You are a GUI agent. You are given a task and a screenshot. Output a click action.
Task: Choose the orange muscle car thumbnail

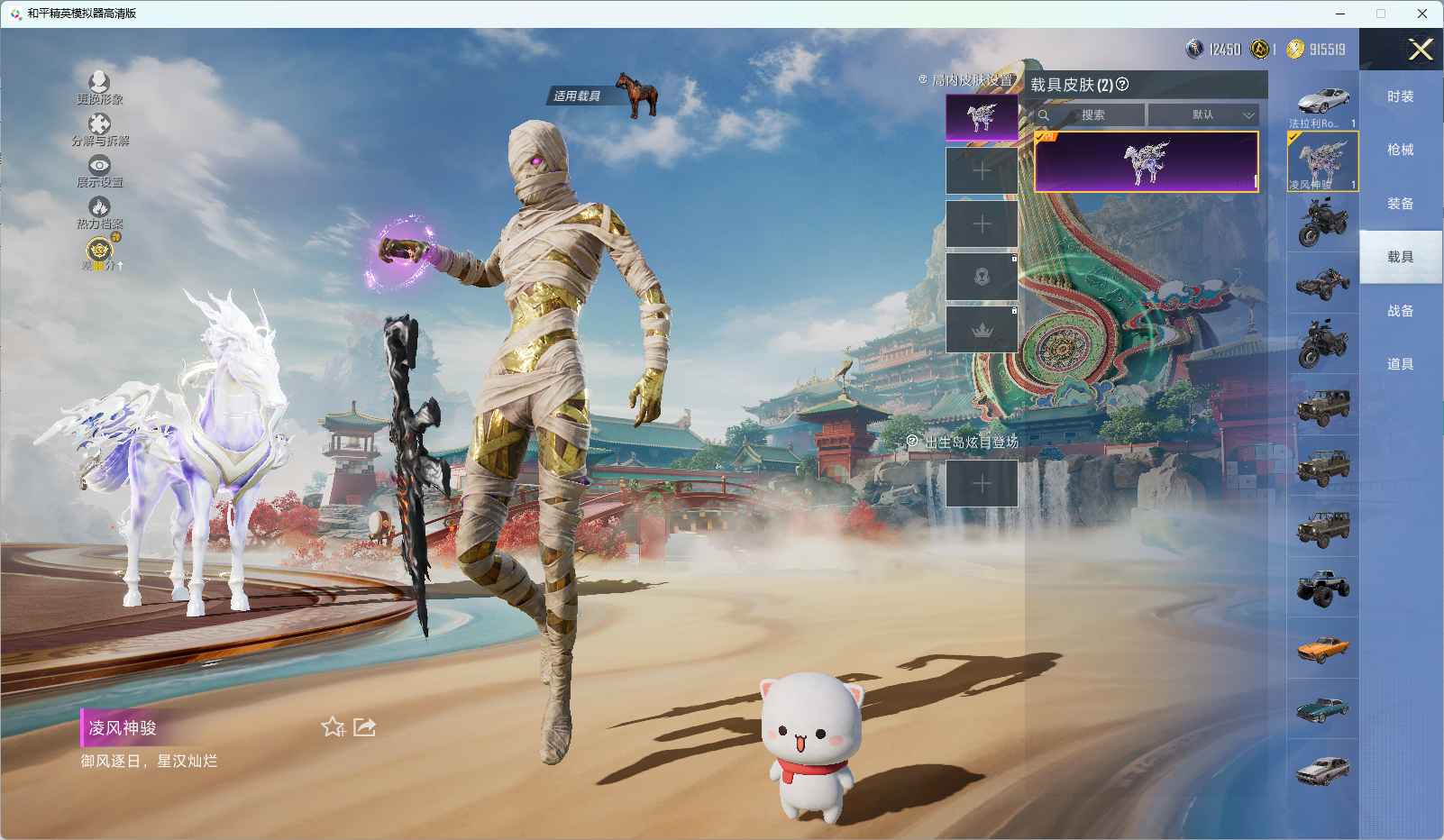(x=1322, y=649)
